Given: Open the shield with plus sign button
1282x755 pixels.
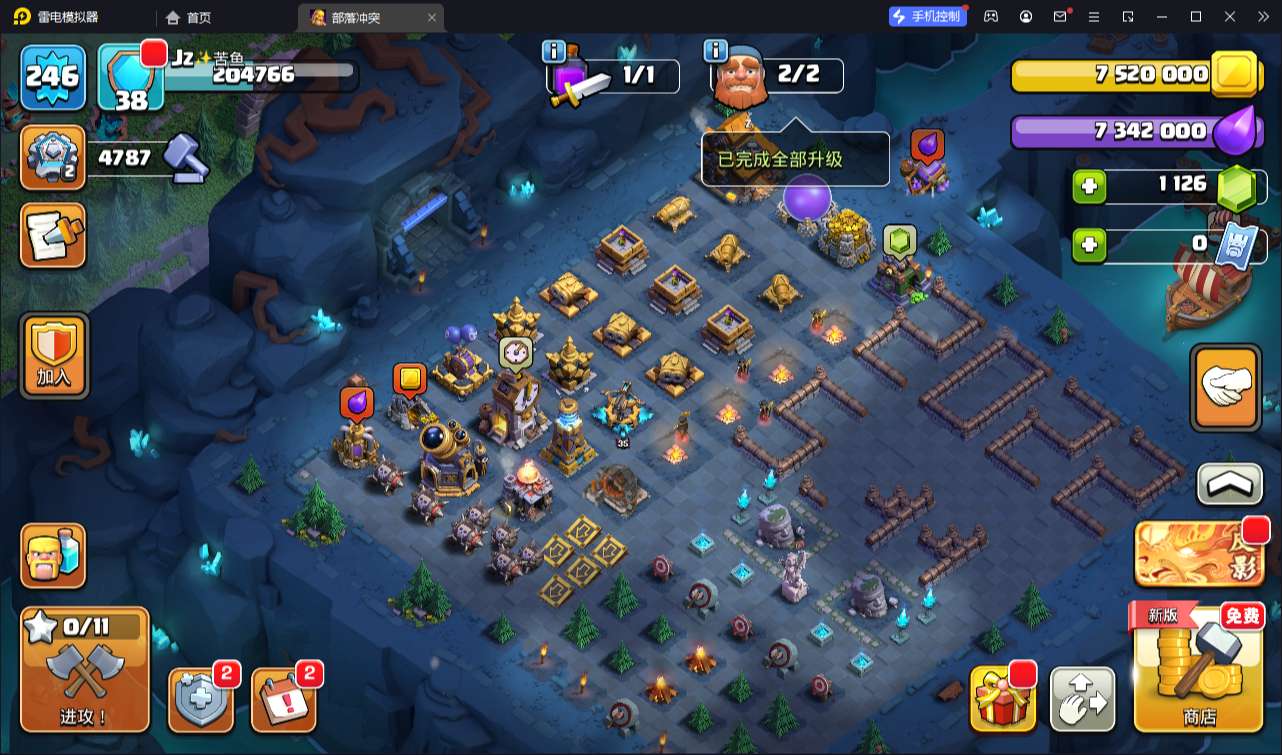Looking at the screenshot, I should coord(201,698).
